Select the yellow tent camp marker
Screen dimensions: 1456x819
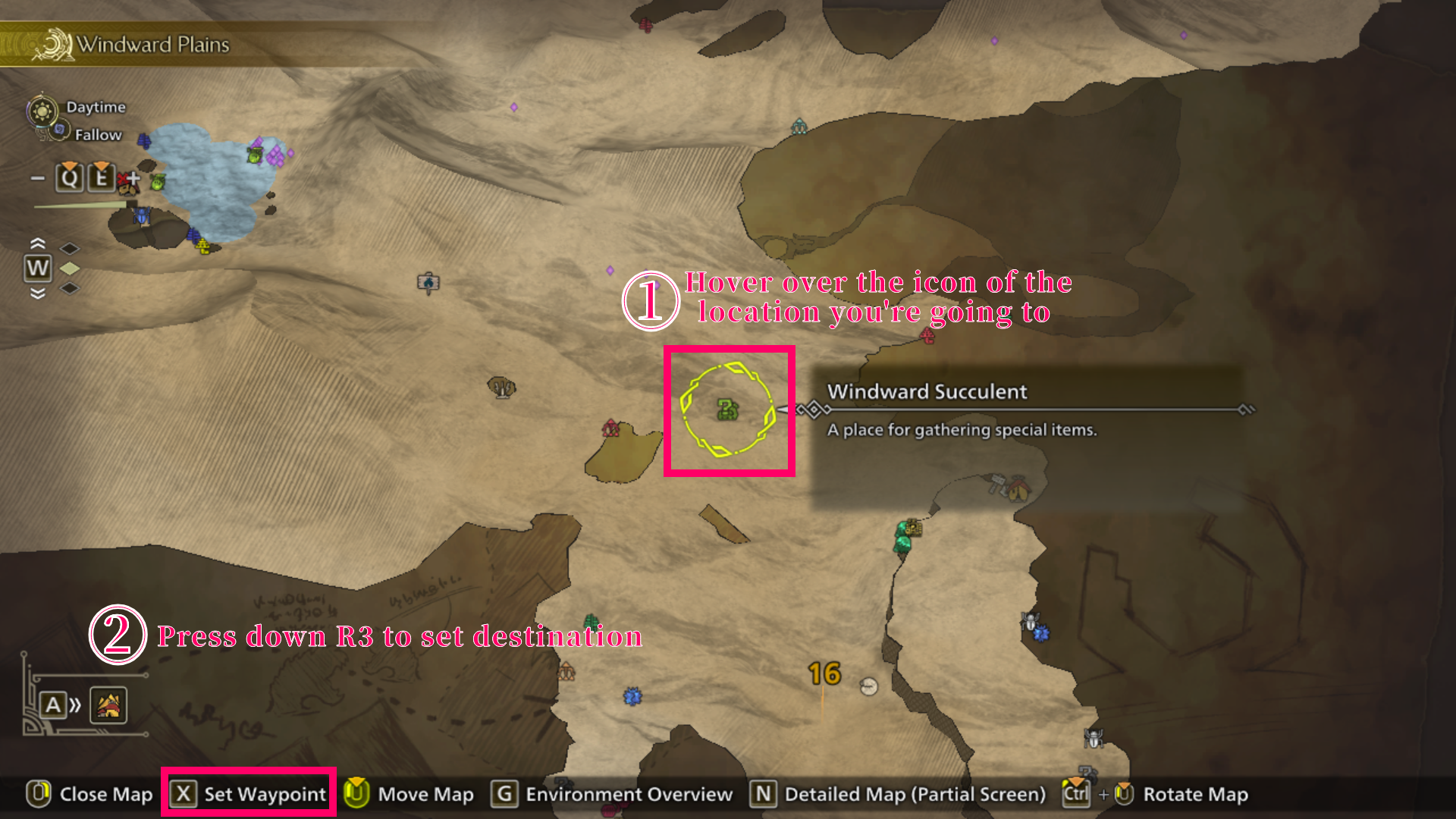(1018, 489)
